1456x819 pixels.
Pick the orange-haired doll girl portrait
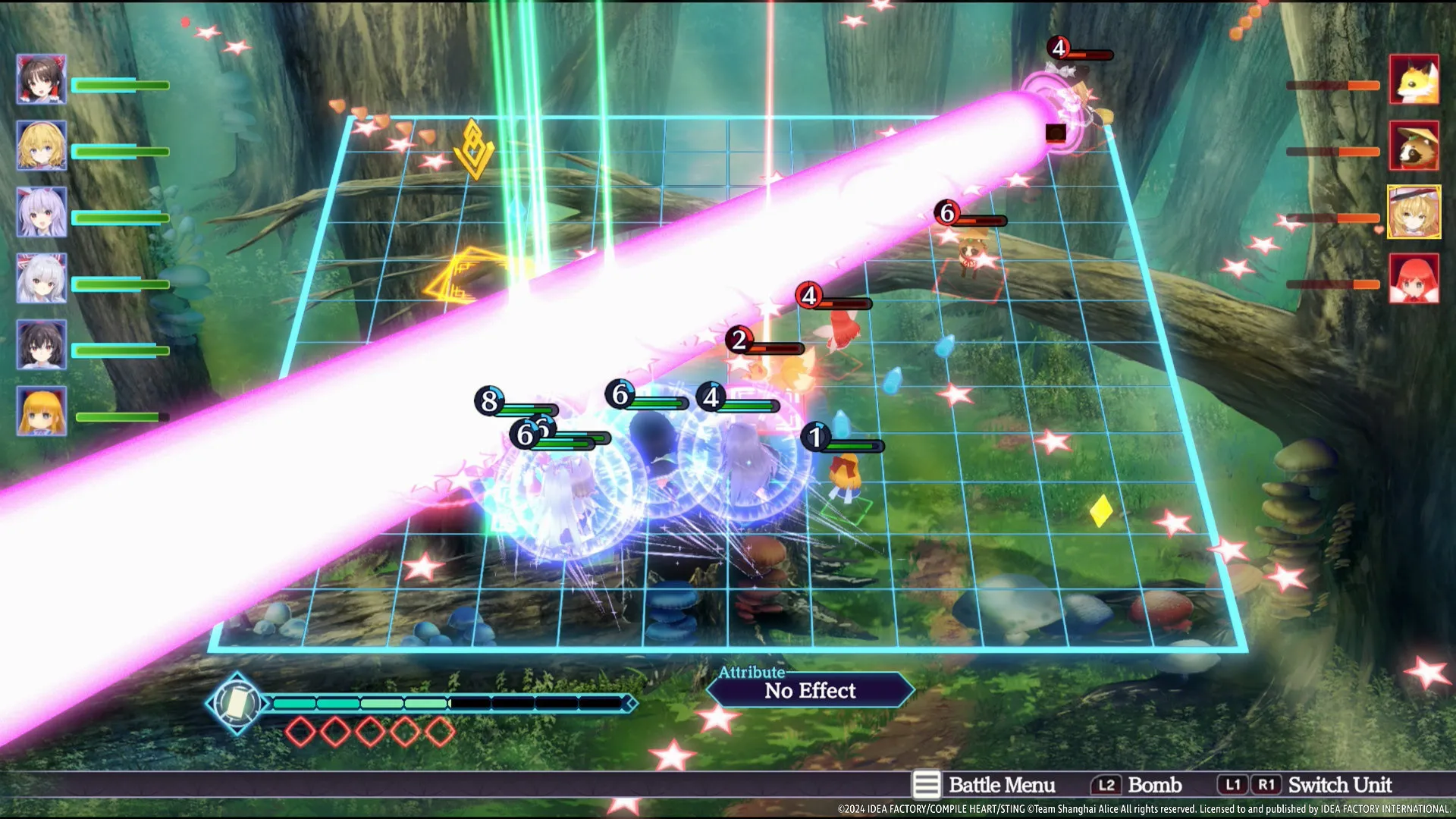click(42, 411)
